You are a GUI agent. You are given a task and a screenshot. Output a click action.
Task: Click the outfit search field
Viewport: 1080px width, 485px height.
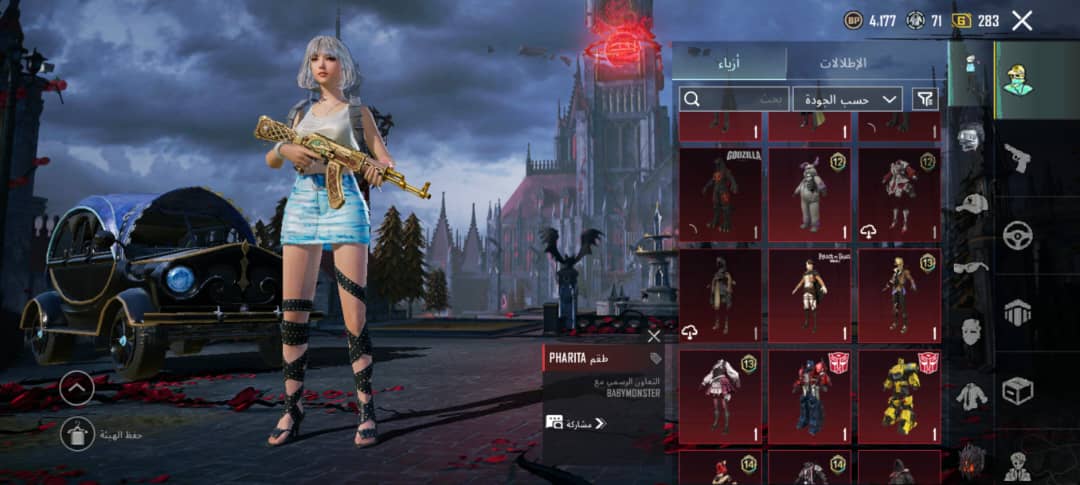(733, 99)
